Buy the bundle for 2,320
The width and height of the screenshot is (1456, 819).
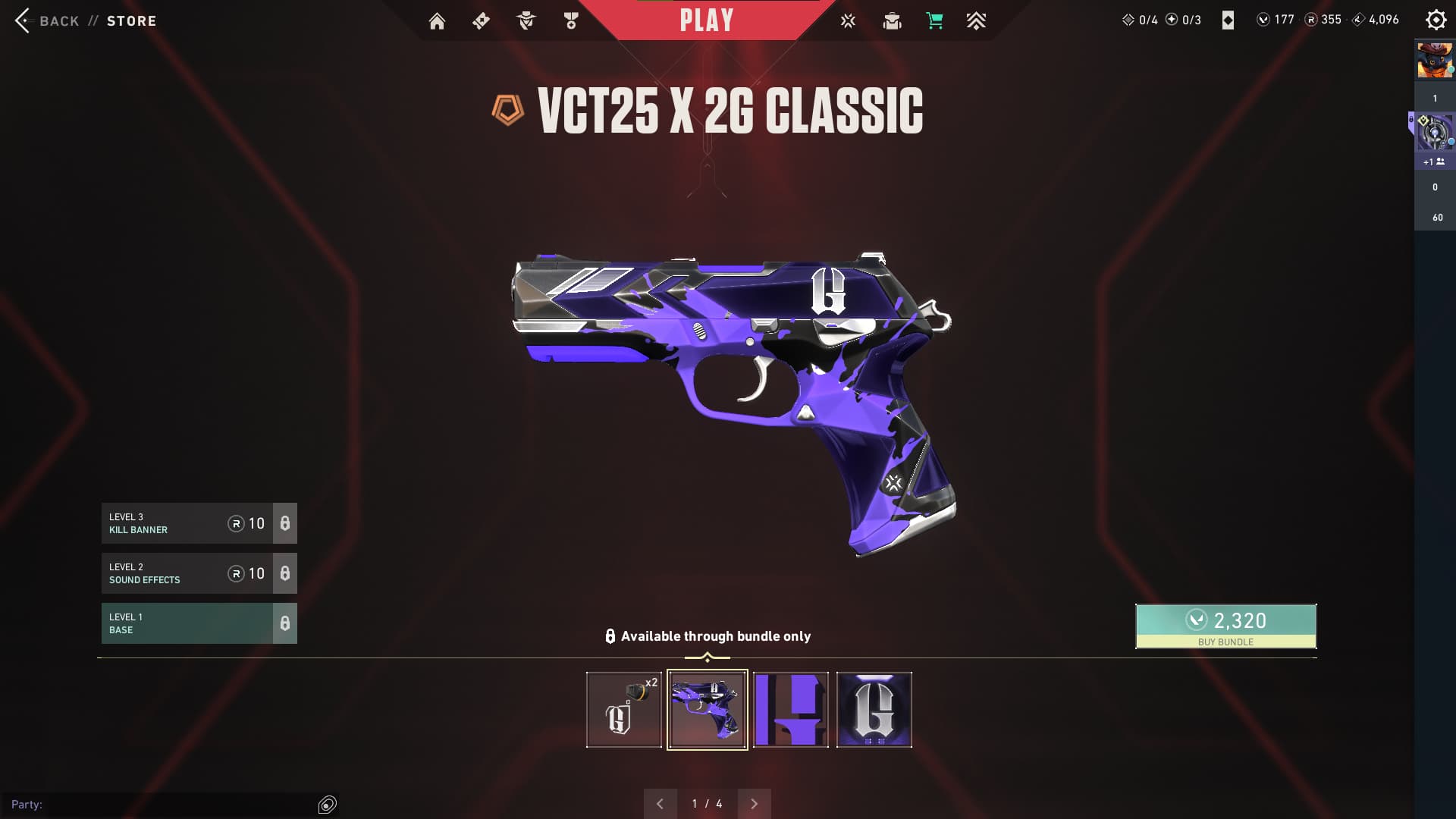tap(1225, 626)
